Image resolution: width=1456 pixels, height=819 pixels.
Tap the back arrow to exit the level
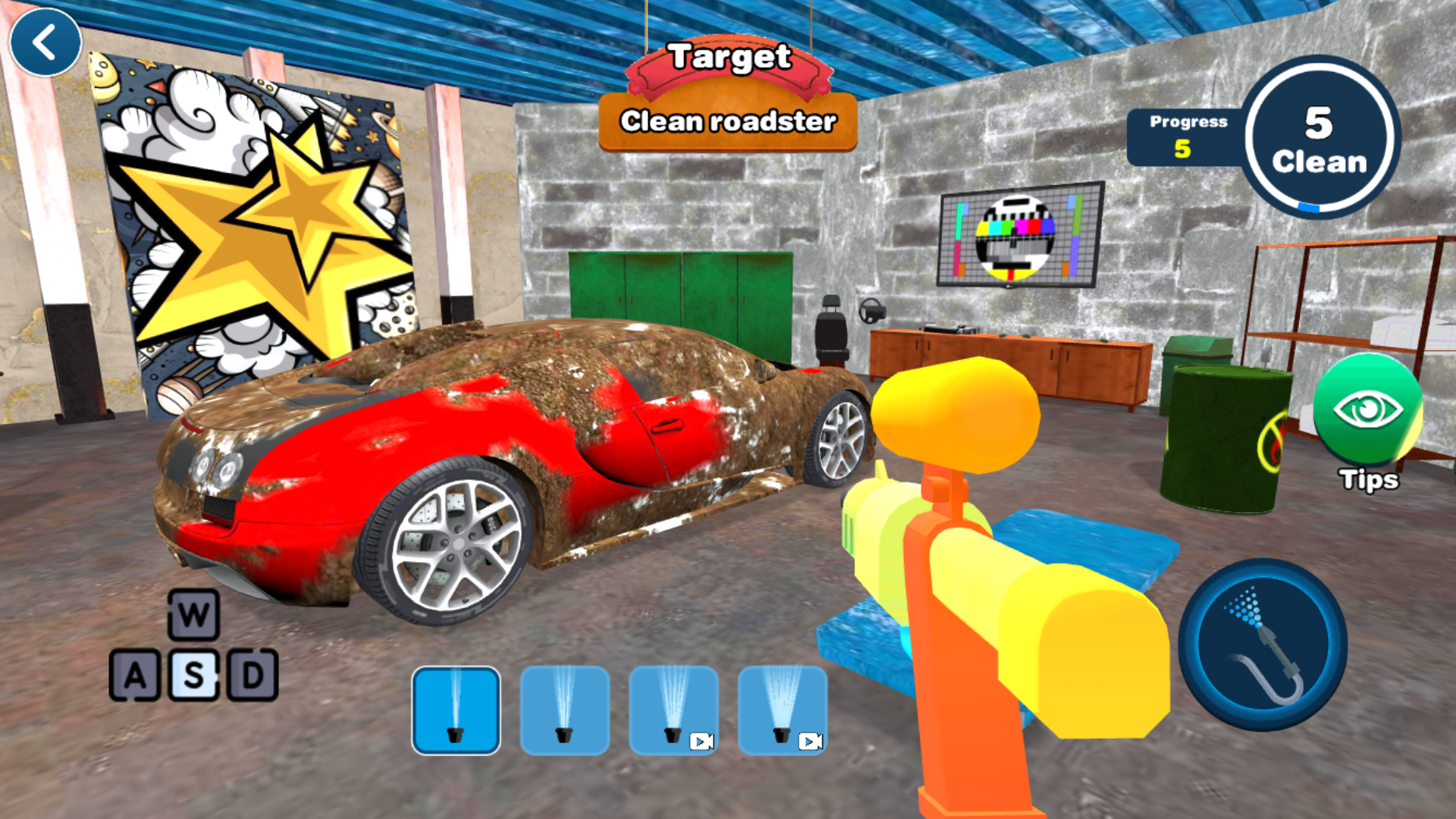click(45, 42)
